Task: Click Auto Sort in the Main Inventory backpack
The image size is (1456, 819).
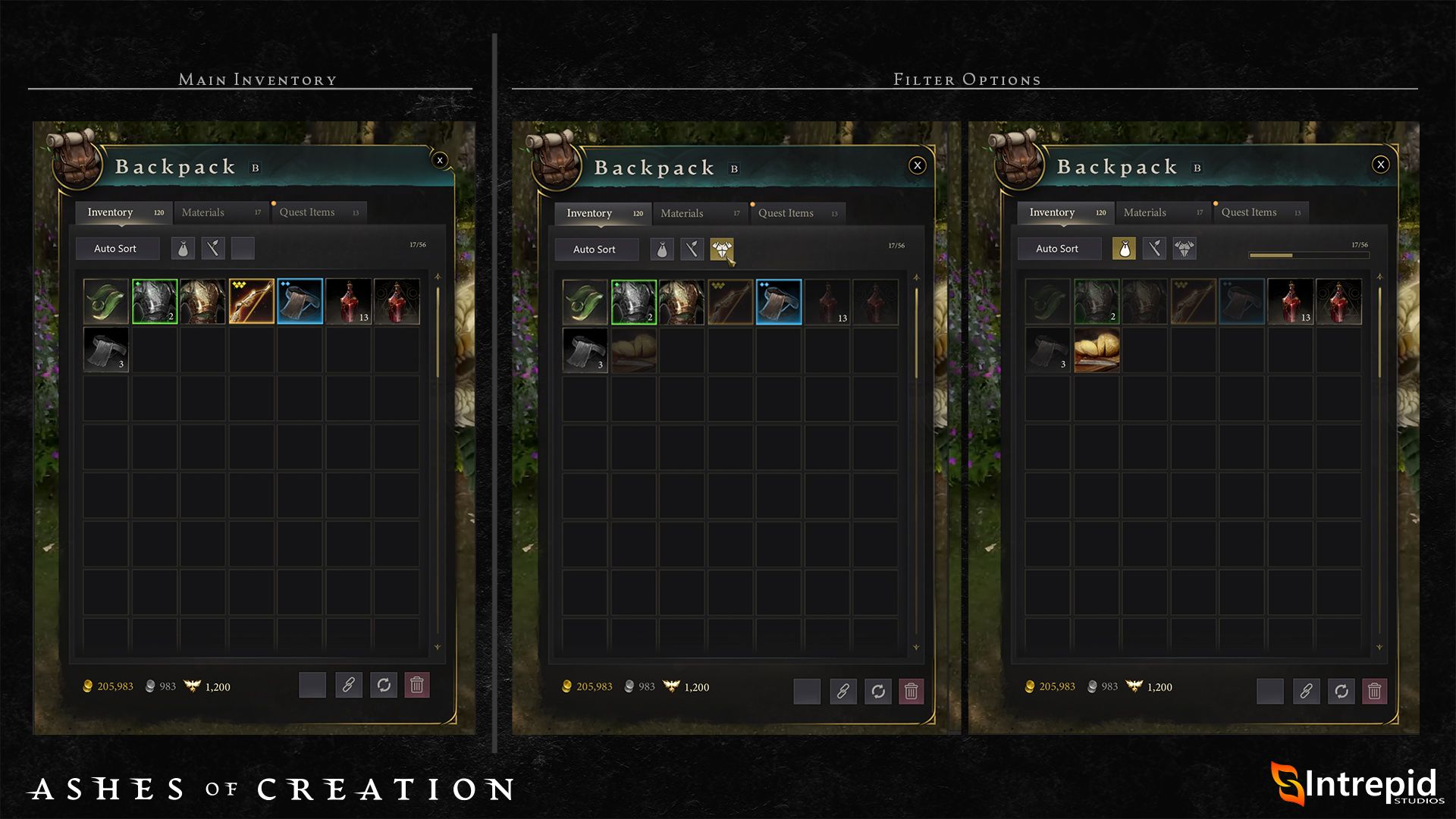Action: pyautogui.click(x=116, y=249)
